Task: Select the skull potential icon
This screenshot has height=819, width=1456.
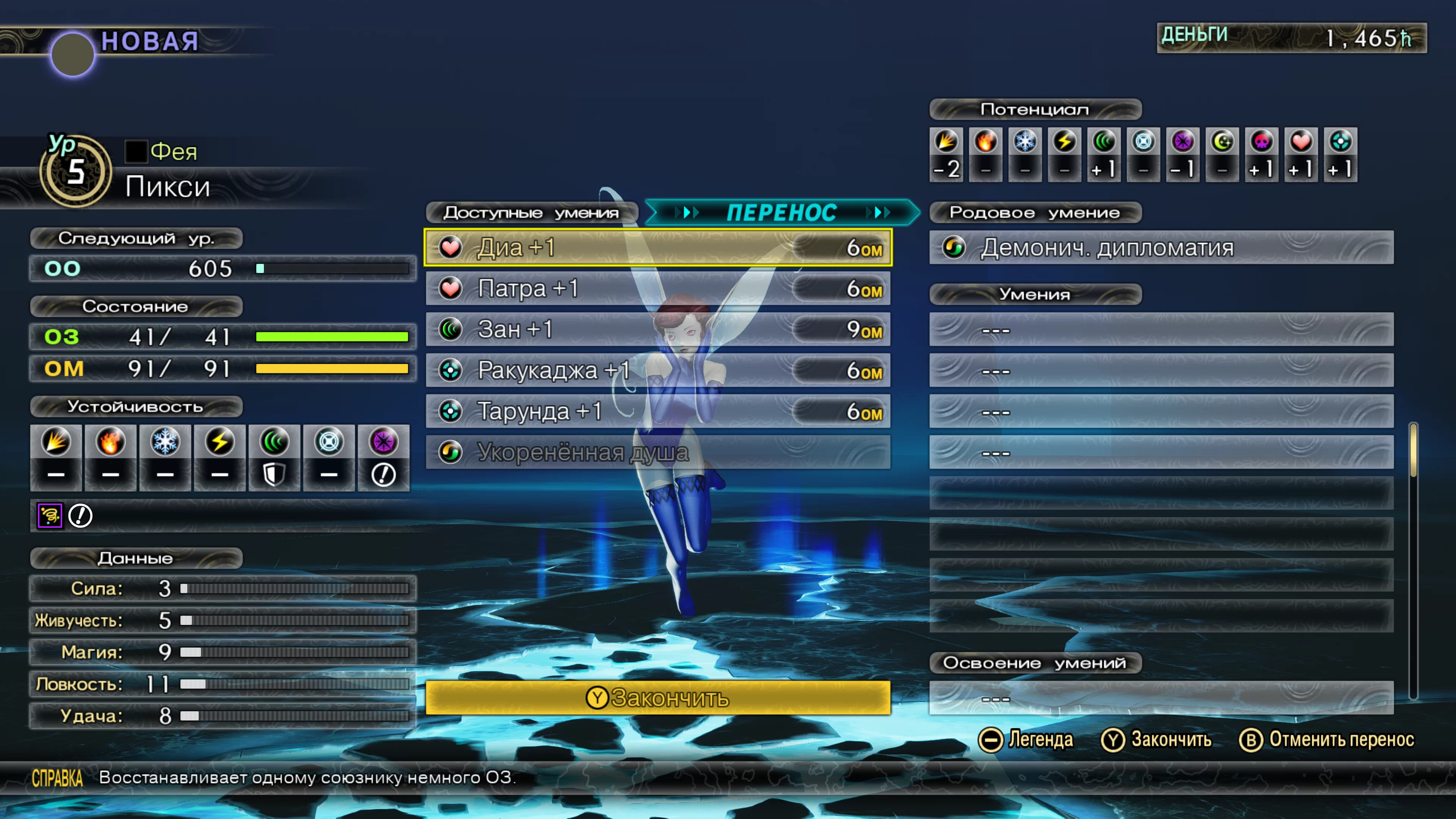Action: coord(1261,141)
